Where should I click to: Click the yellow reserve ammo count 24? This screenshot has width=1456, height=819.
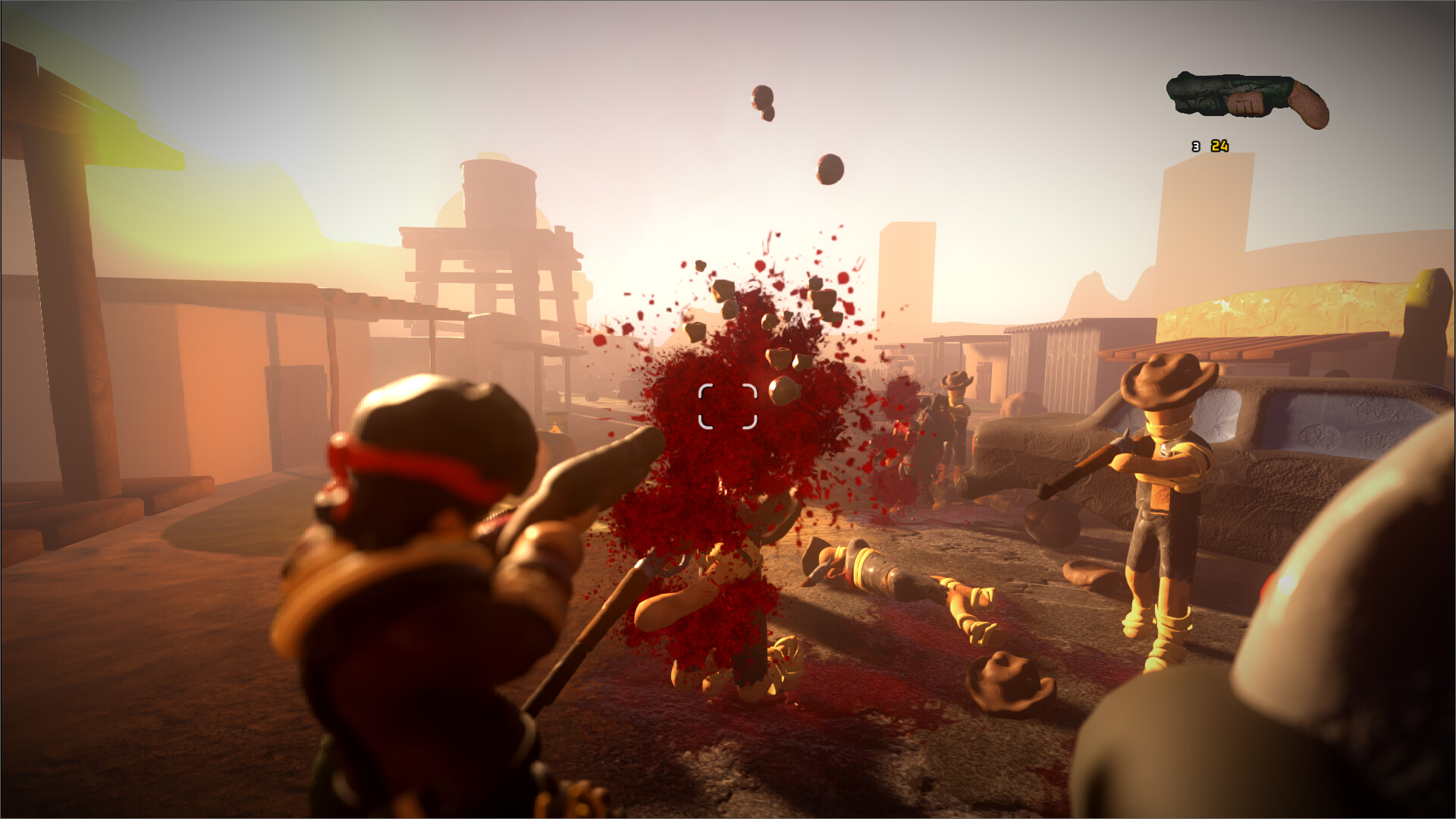[1219, 147]
